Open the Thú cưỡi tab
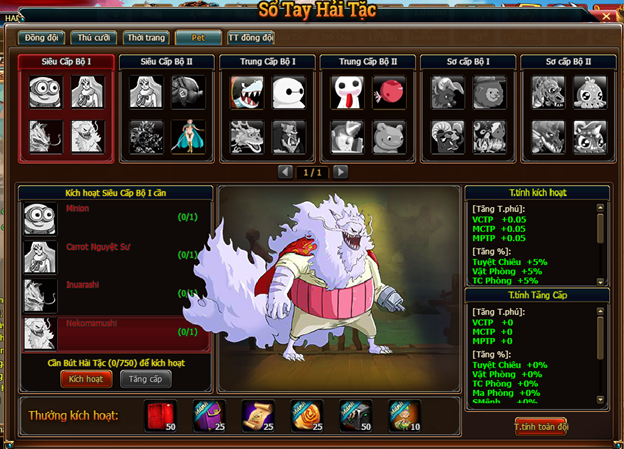The image size is (624, 449). [94, 38]
